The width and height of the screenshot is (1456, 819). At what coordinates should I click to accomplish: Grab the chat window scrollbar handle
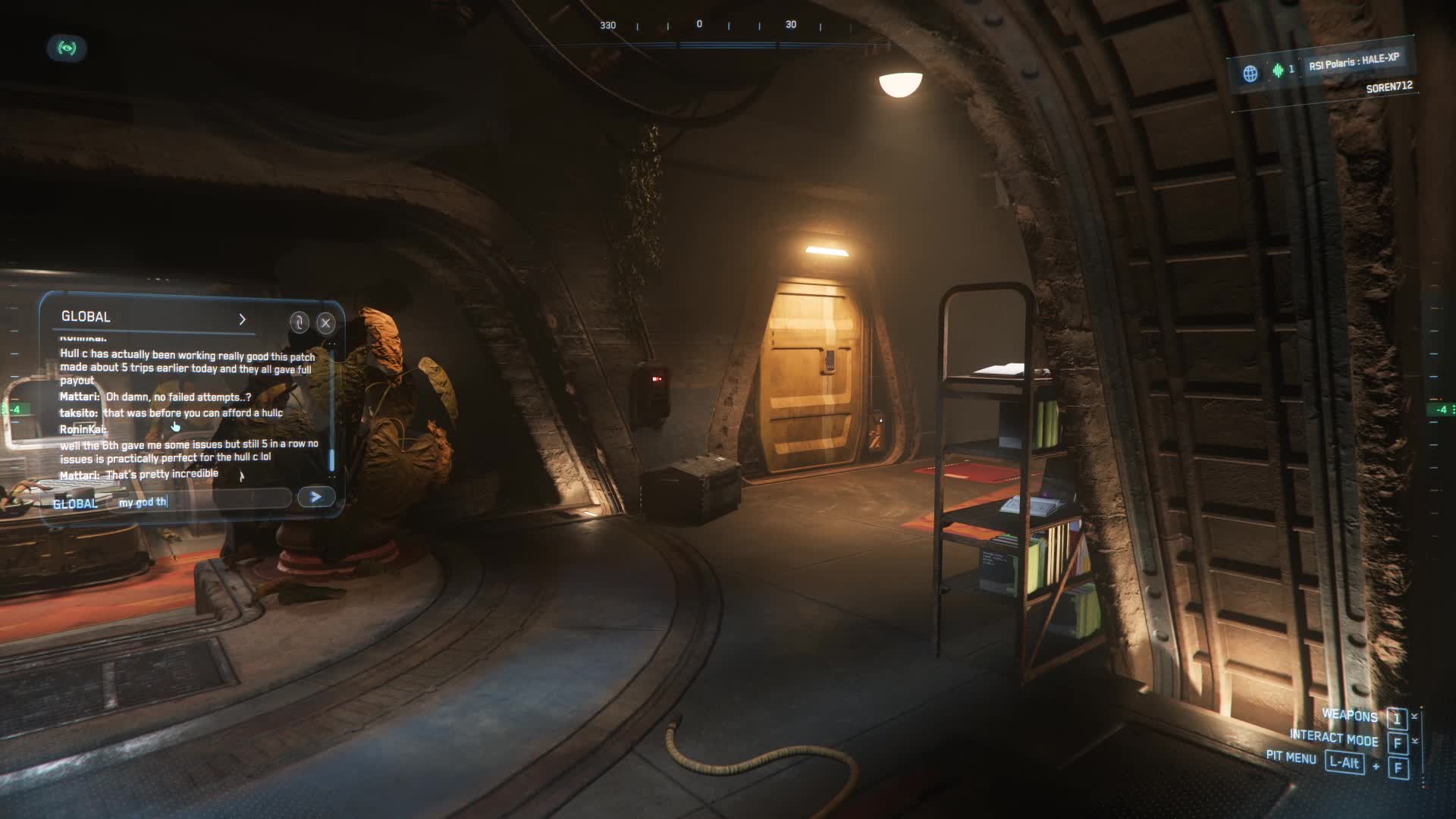click(x=331, y=459)
